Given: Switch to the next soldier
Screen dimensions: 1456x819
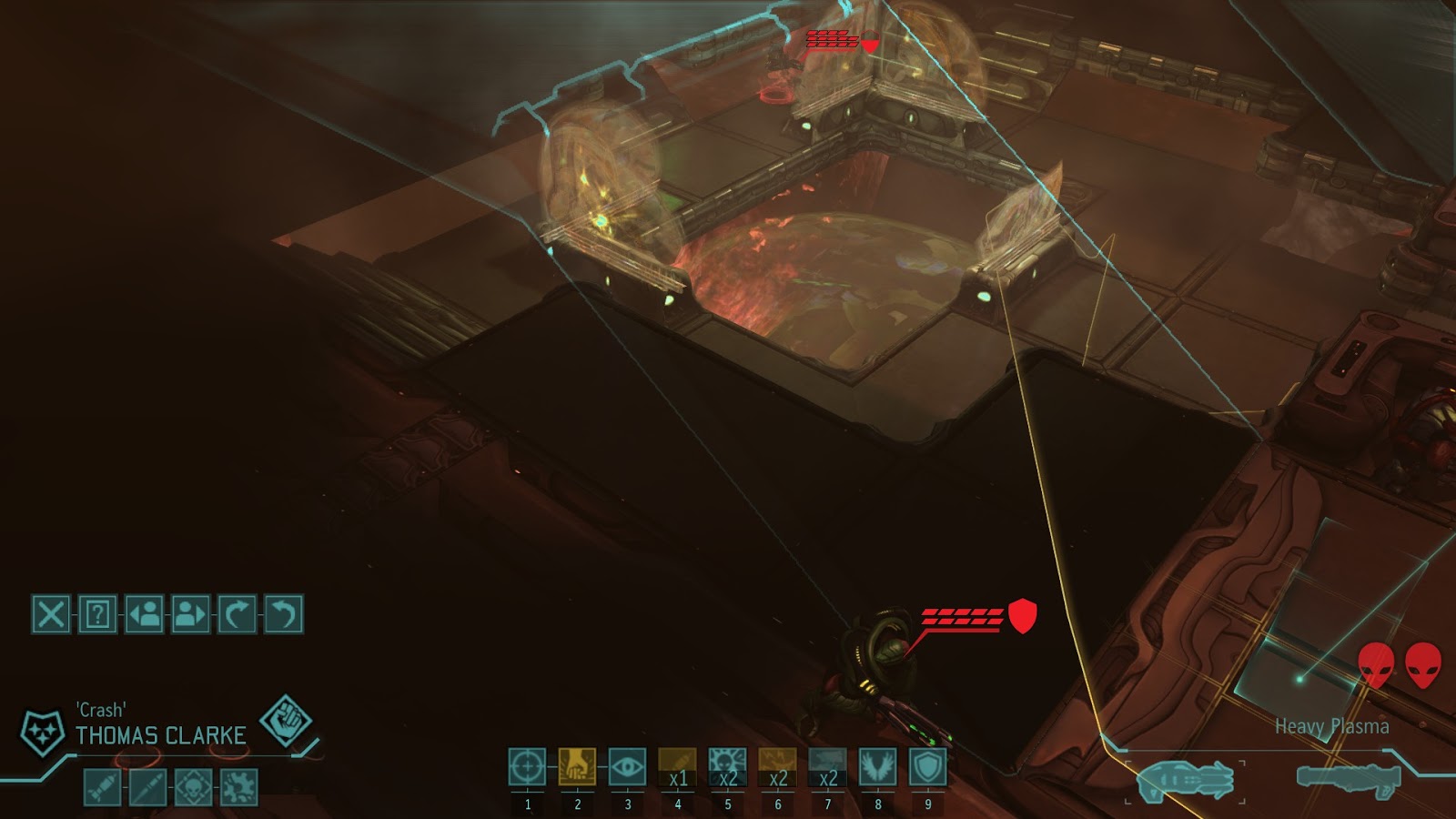Looking at the screenshot, I should (189, 614).
